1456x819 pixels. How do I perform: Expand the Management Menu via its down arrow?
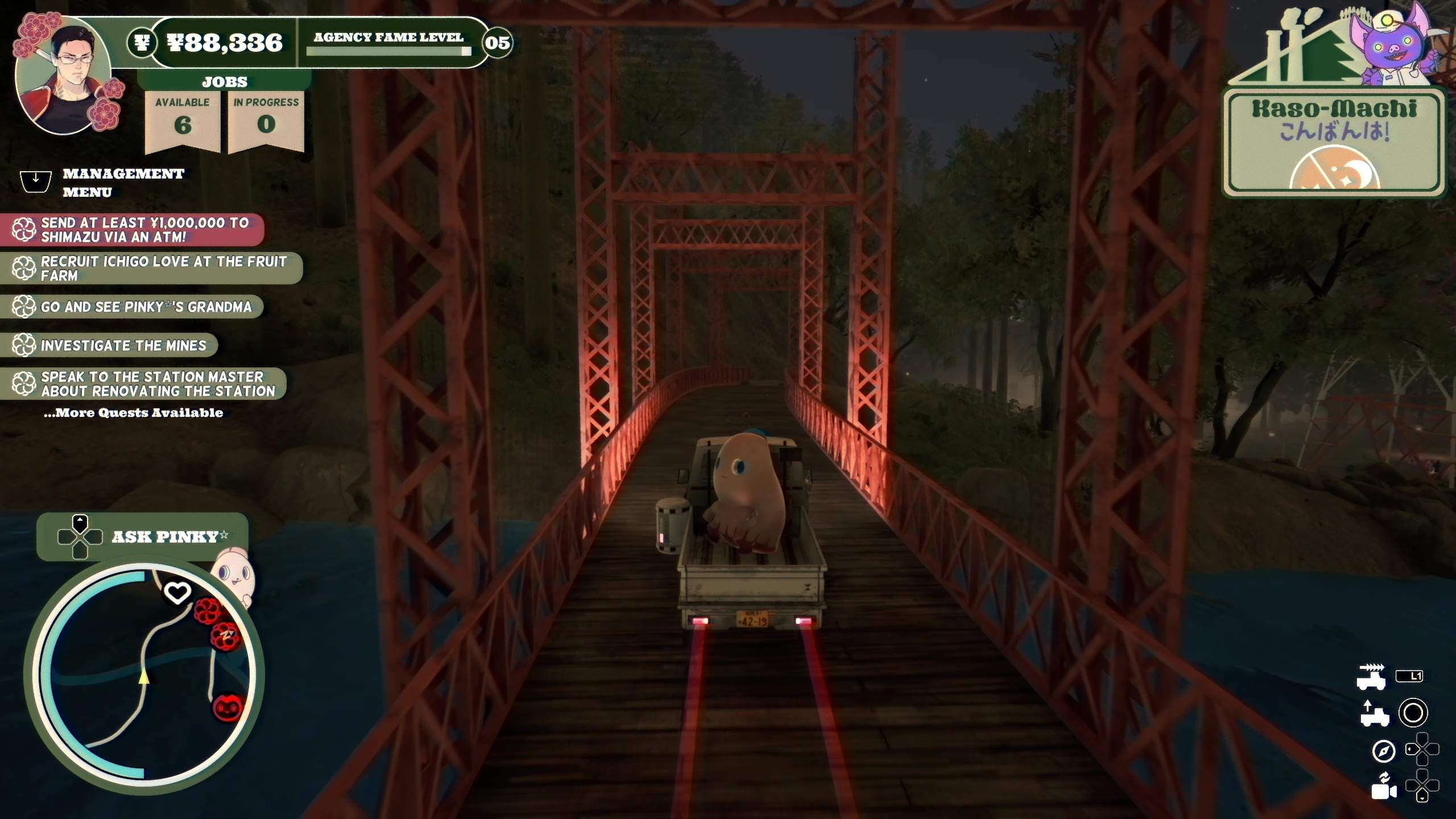pos(35,181)
